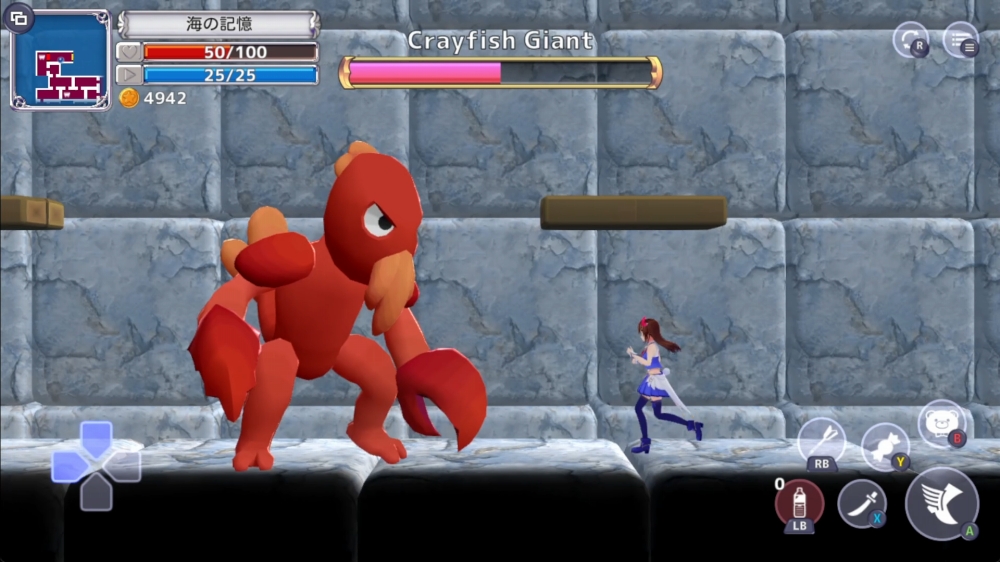Tap the virtual directional pad
This screenshot has width=1000, height=562.
(x=96, y=466)
